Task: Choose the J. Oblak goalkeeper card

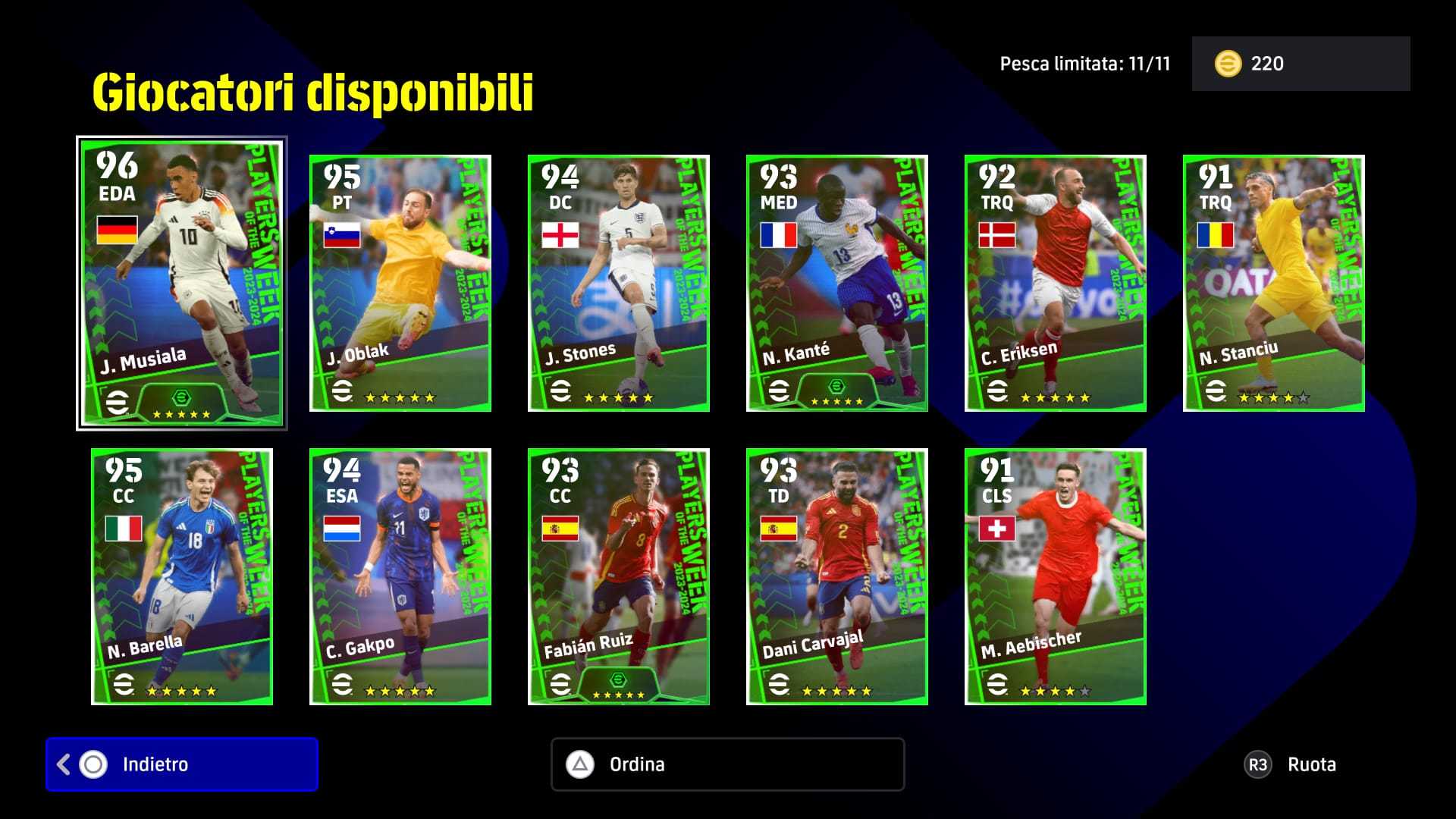Action: 400,284
